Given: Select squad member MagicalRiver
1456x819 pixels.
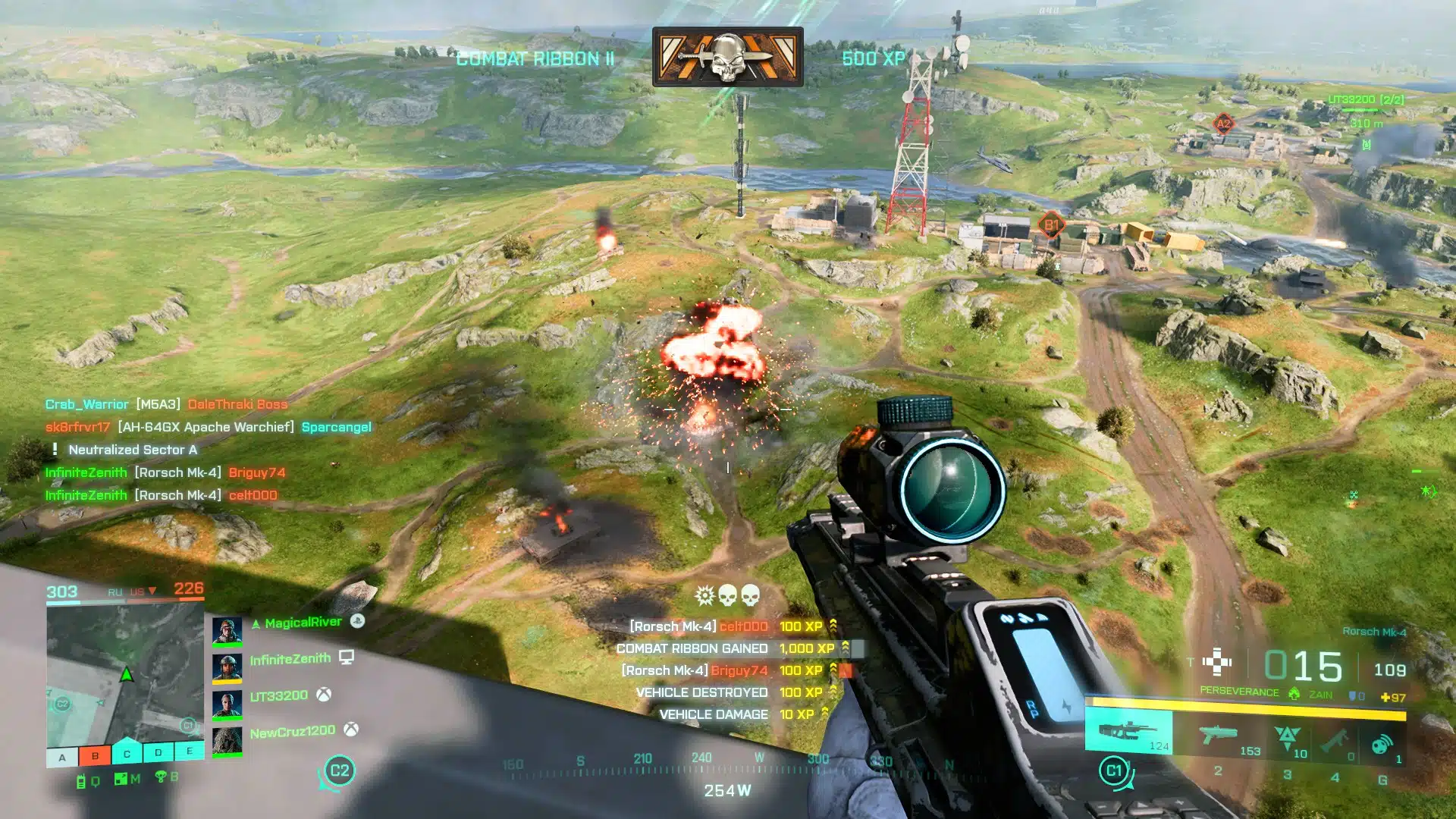Looking at the screenshot, I should click(x=303, y=623).
